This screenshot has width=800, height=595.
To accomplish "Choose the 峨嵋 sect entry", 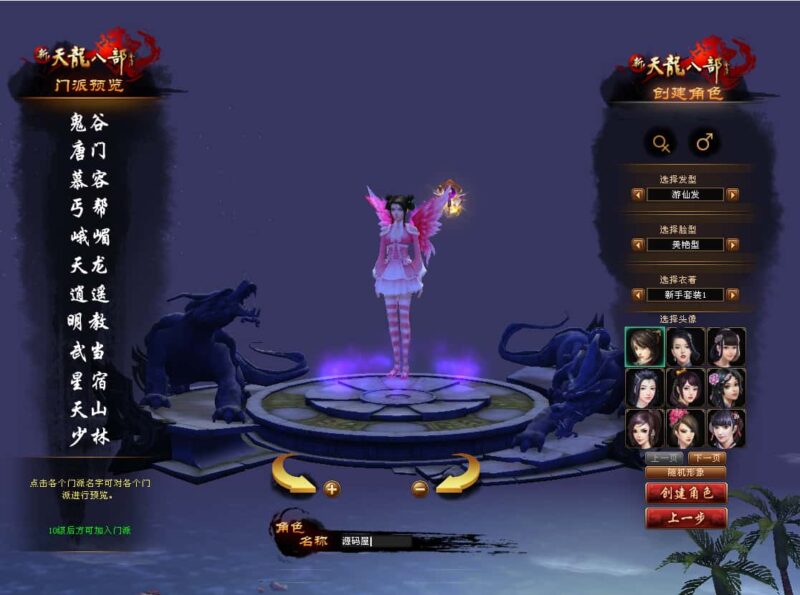I will [x=89, y=237].
